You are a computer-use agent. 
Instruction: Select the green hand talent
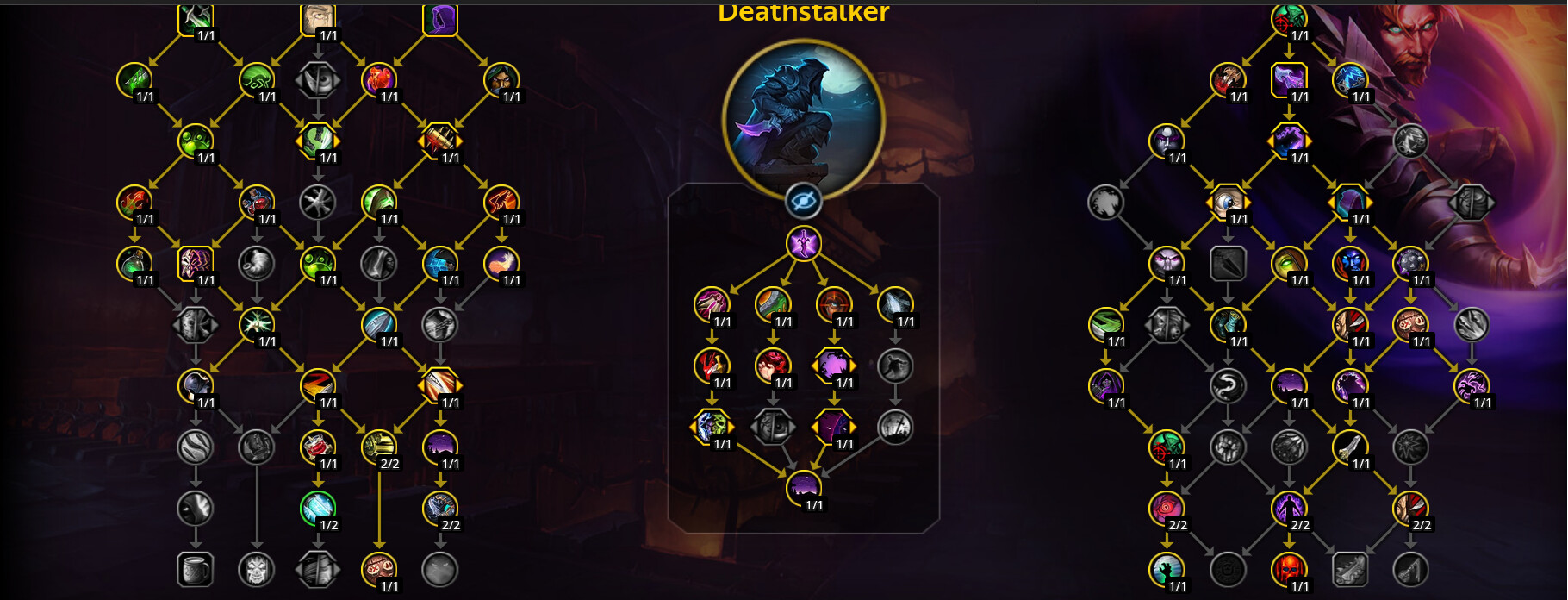tap(1167, 569)
